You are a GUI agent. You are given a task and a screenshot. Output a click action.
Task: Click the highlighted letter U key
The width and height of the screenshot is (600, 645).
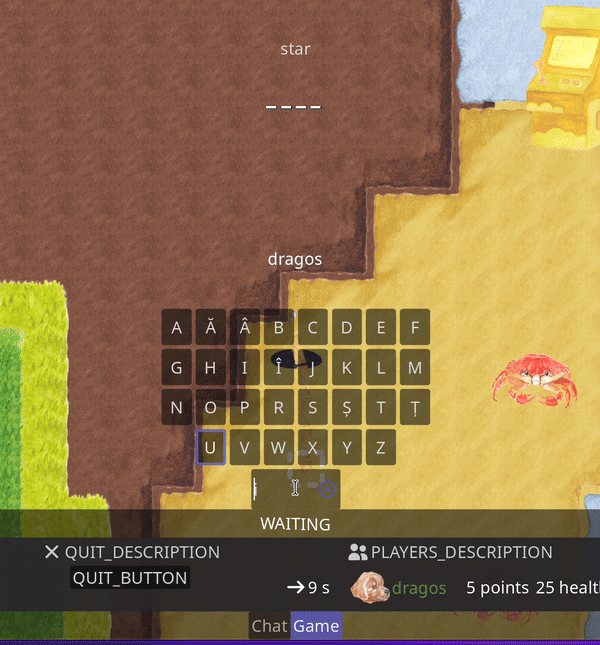(x=211, y=447)
